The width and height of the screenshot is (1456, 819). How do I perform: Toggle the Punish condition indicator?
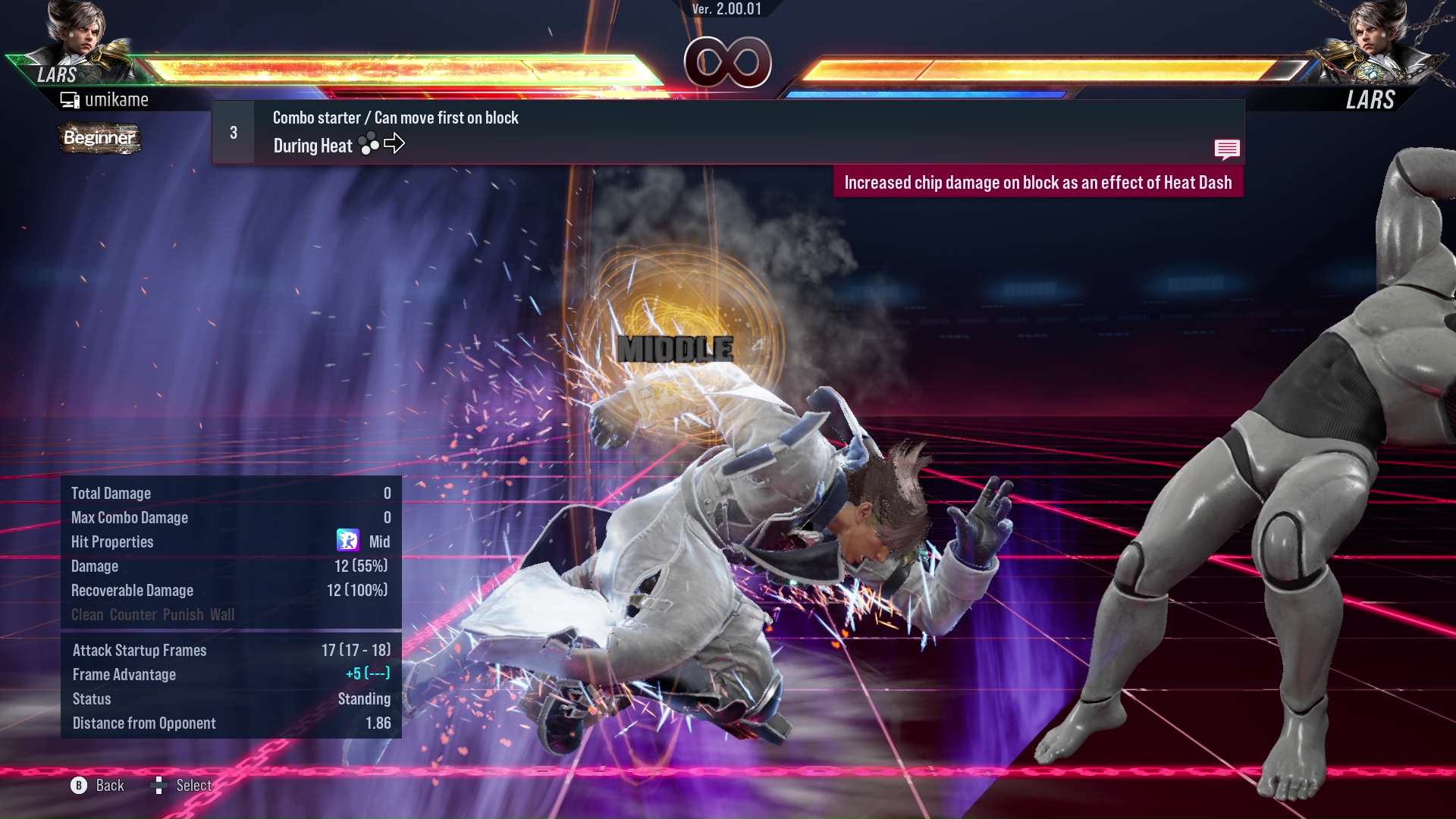pyautogui.click(x=183, y=615)
